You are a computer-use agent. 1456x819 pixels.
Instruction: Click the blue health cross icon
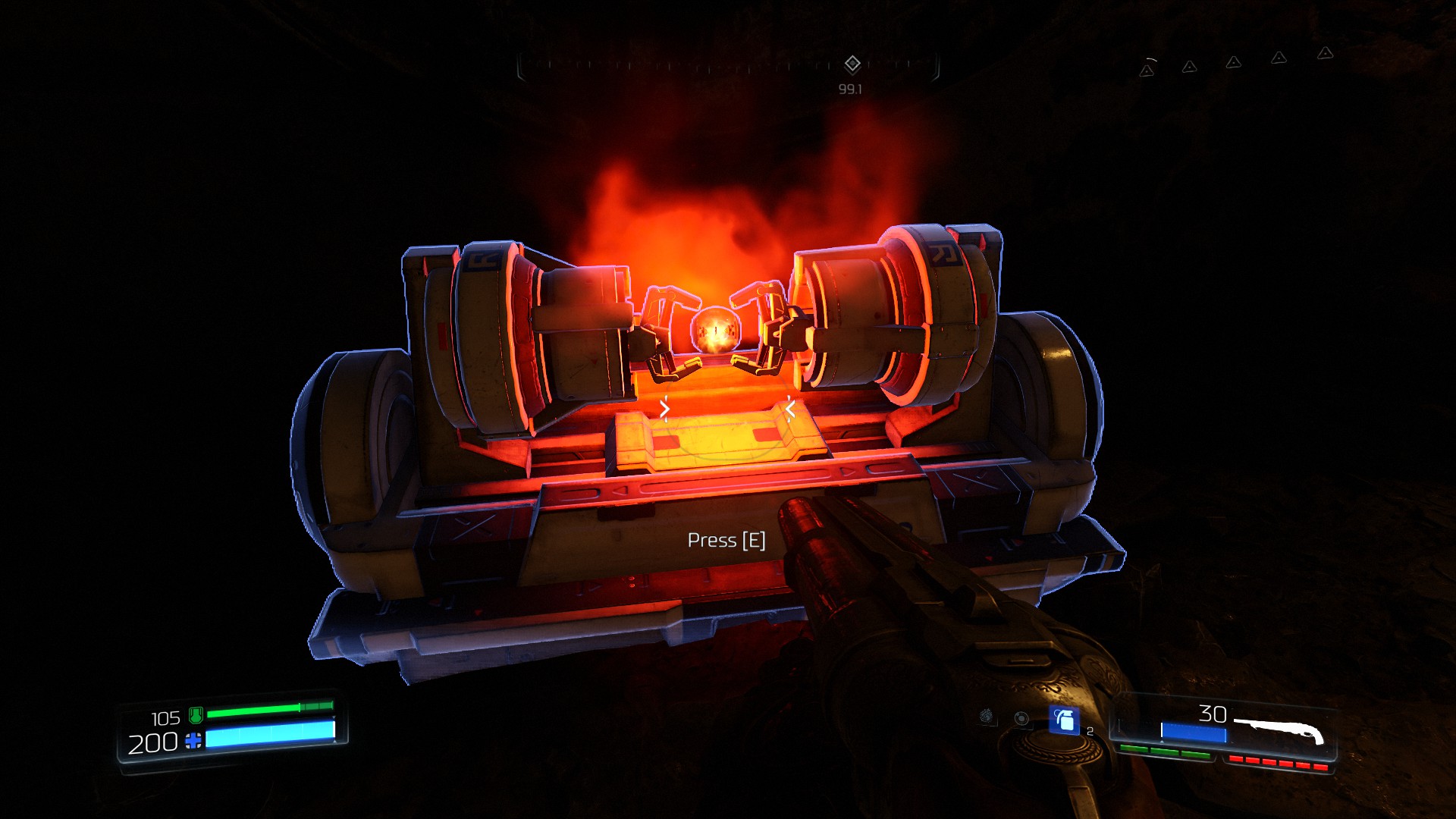[193, 741]
